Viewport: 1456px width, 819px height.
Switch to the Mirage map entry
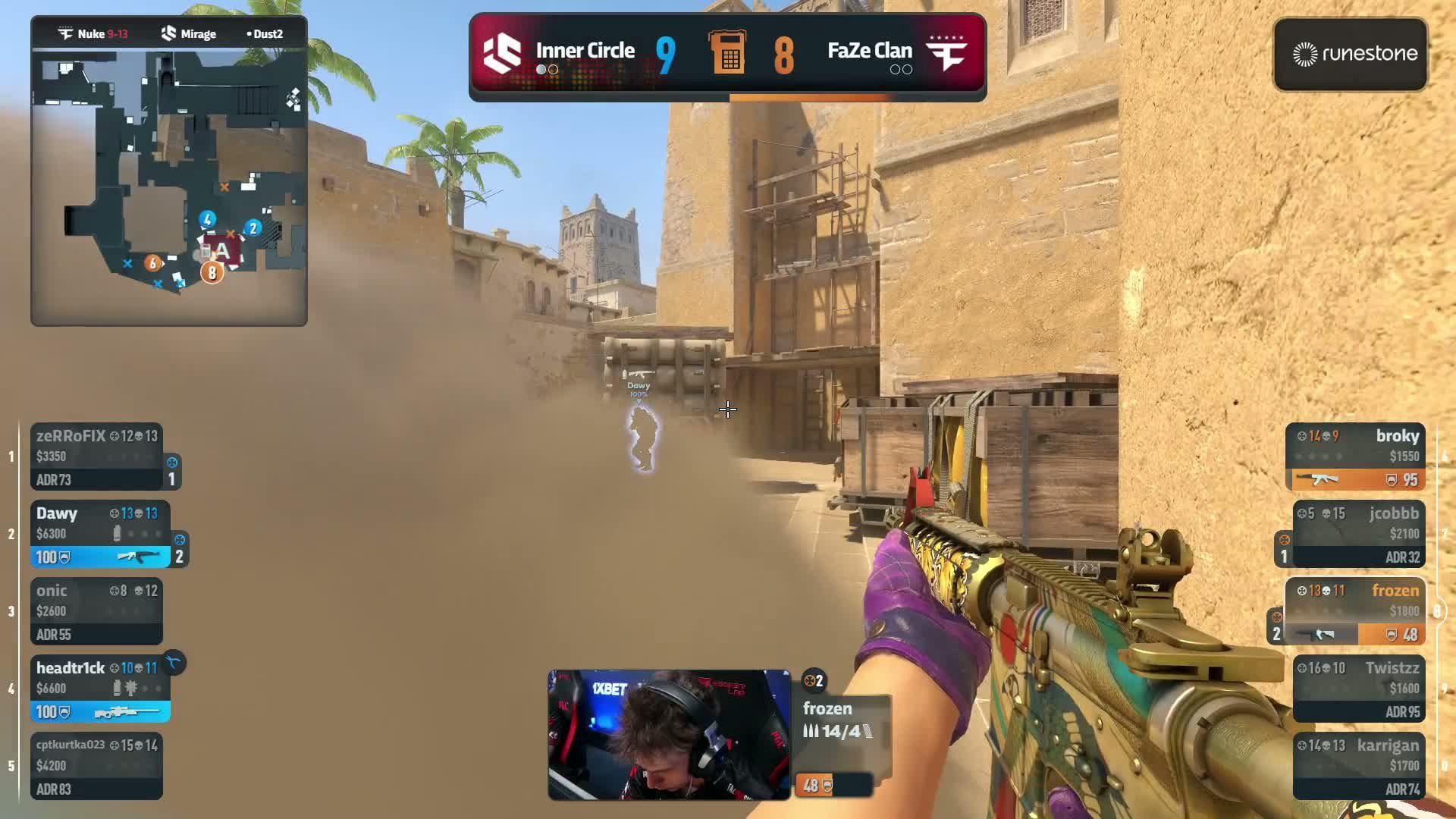tap(189, 33)
